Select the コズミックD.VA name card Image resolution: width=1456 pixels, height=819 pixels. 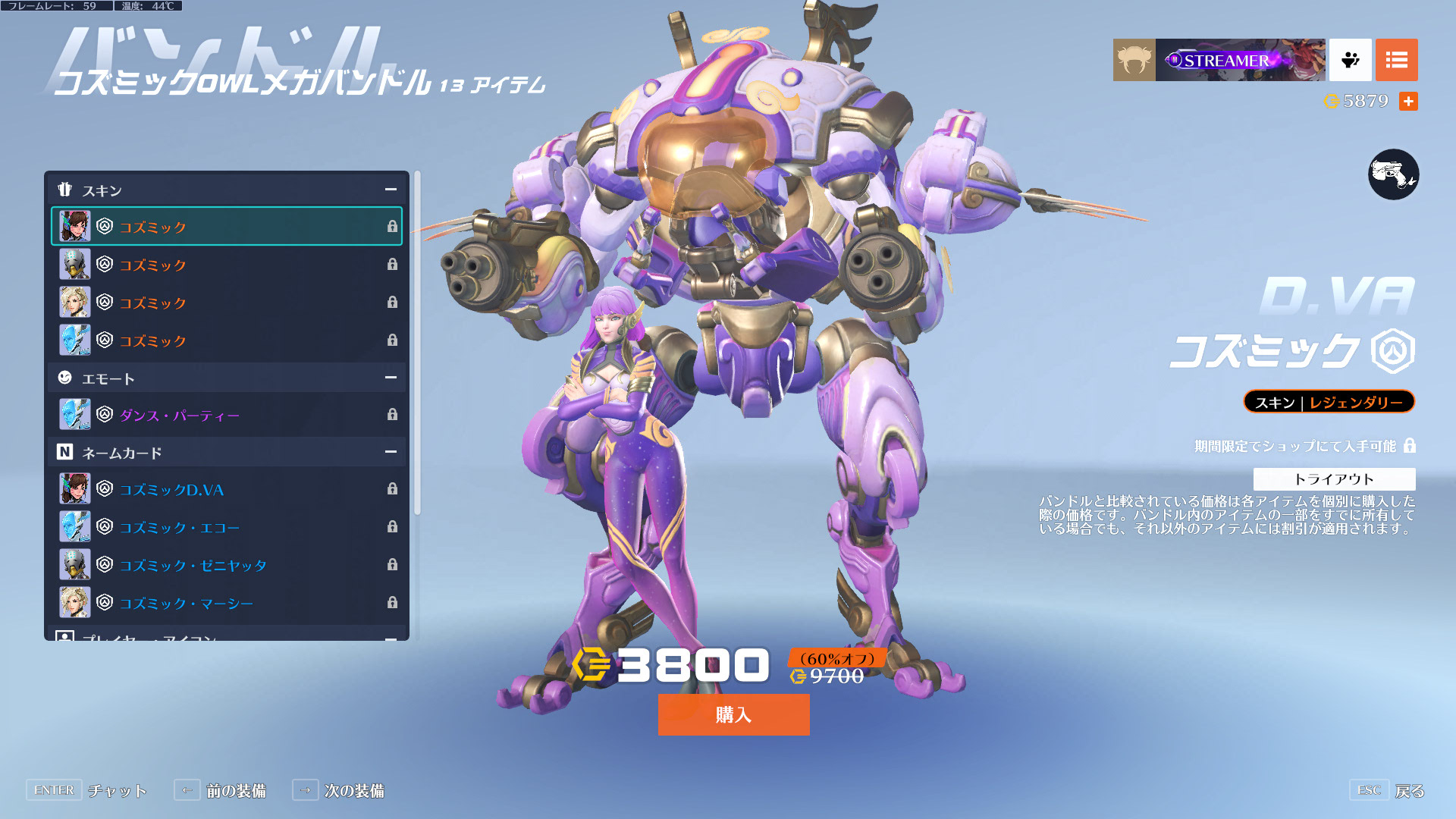pyautogui.click(x=227, y=489)
